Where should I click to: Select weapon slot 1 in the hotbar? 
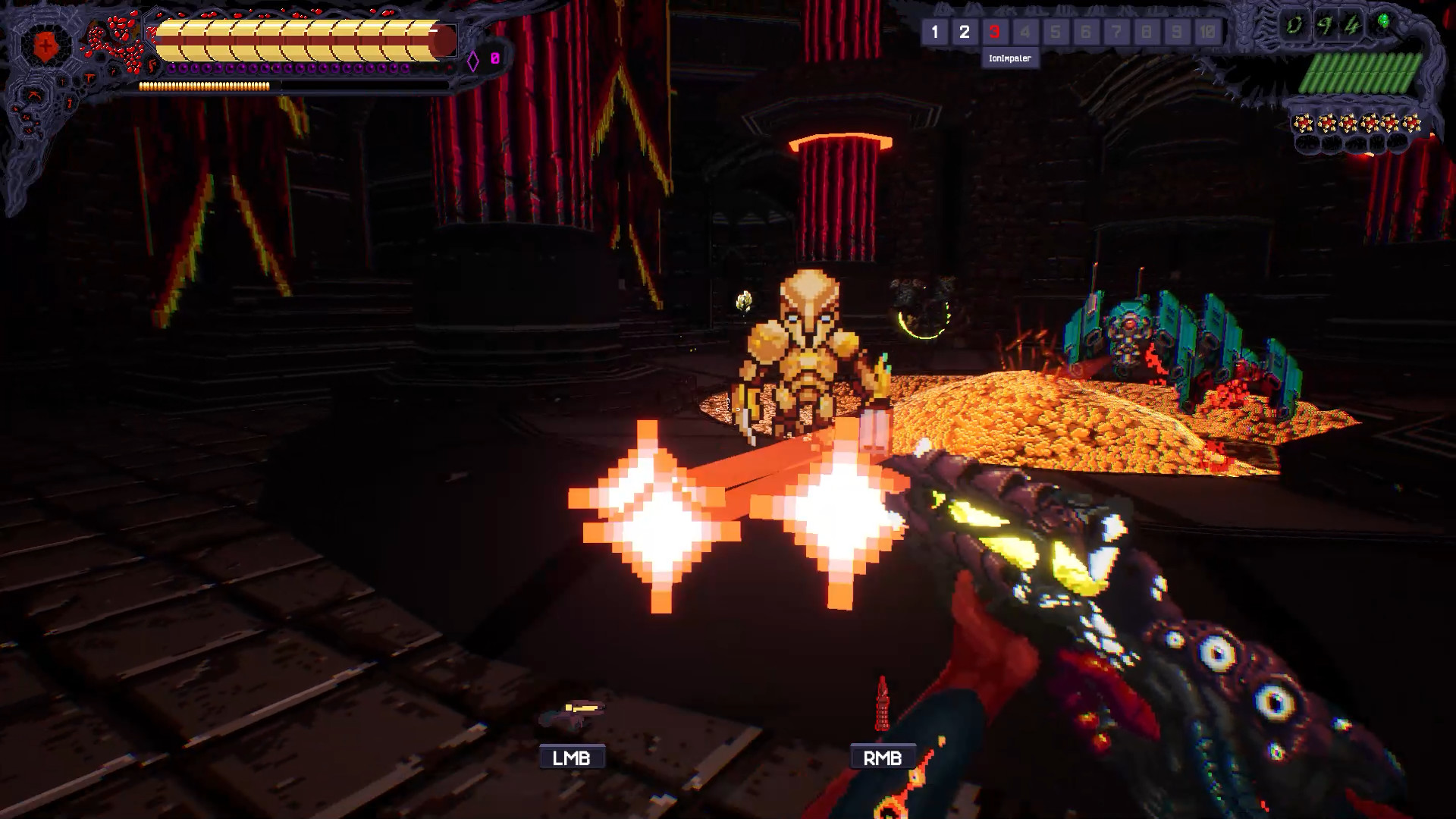937,32
